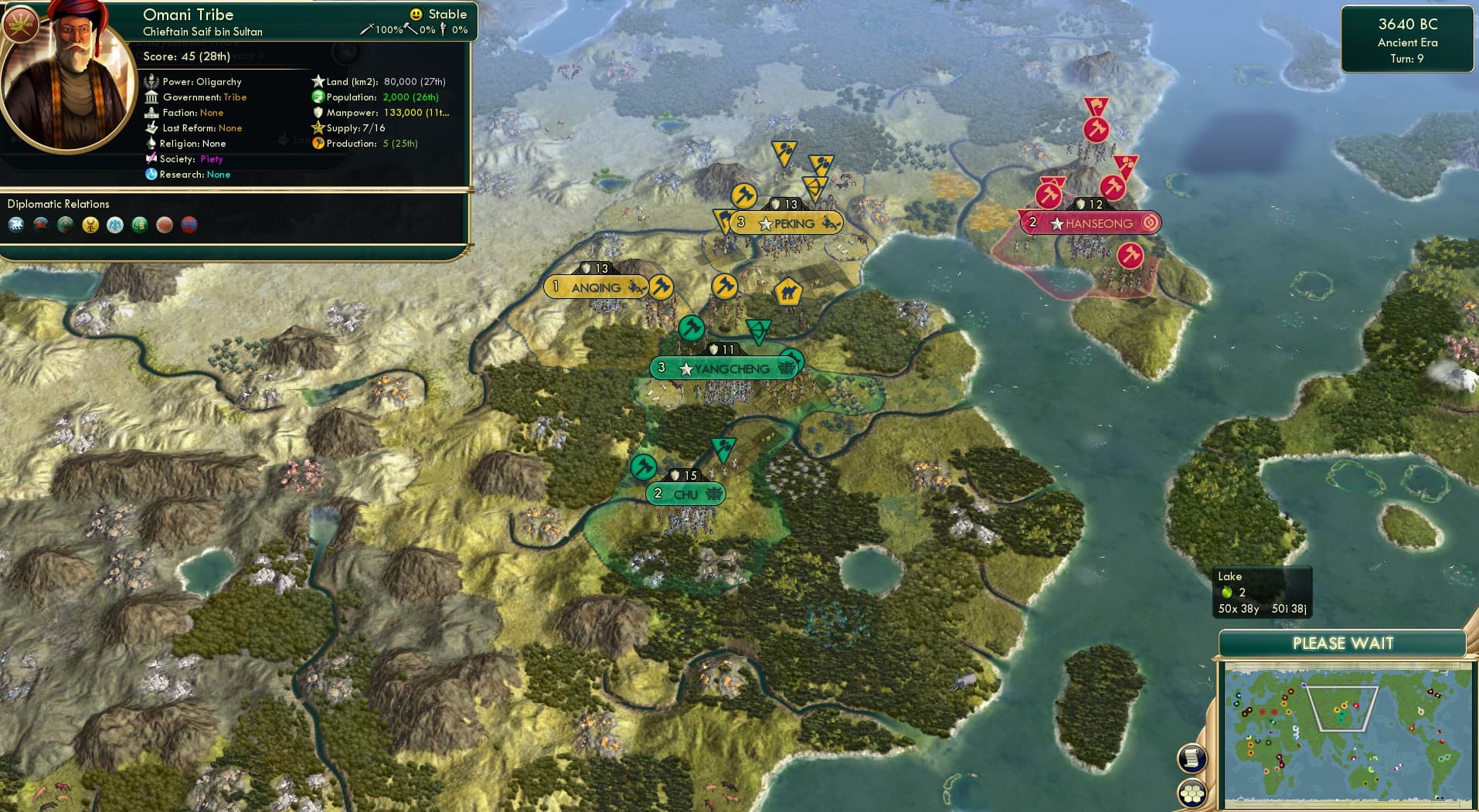
Task: Select the red hammer worker near Hanseong
Action: coord(1048,195)
